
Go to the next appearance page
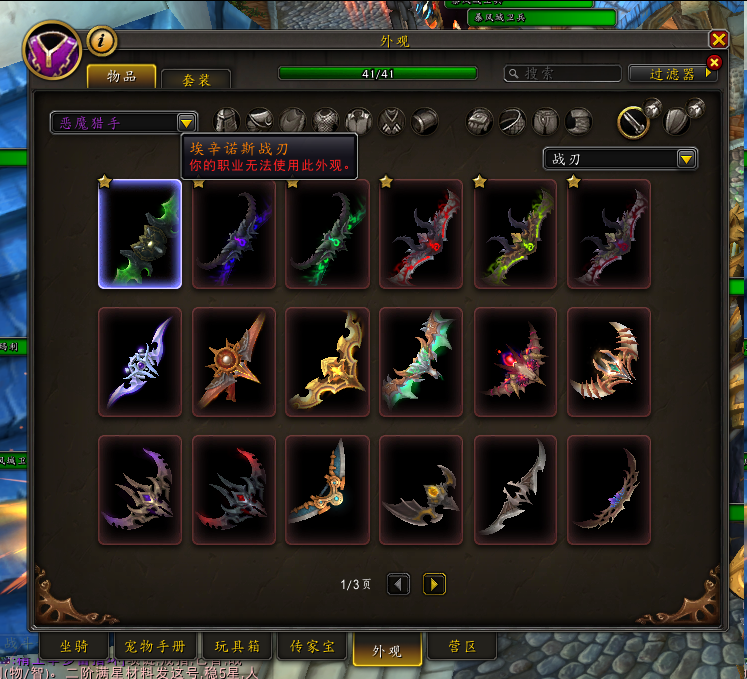coord(434,584)
